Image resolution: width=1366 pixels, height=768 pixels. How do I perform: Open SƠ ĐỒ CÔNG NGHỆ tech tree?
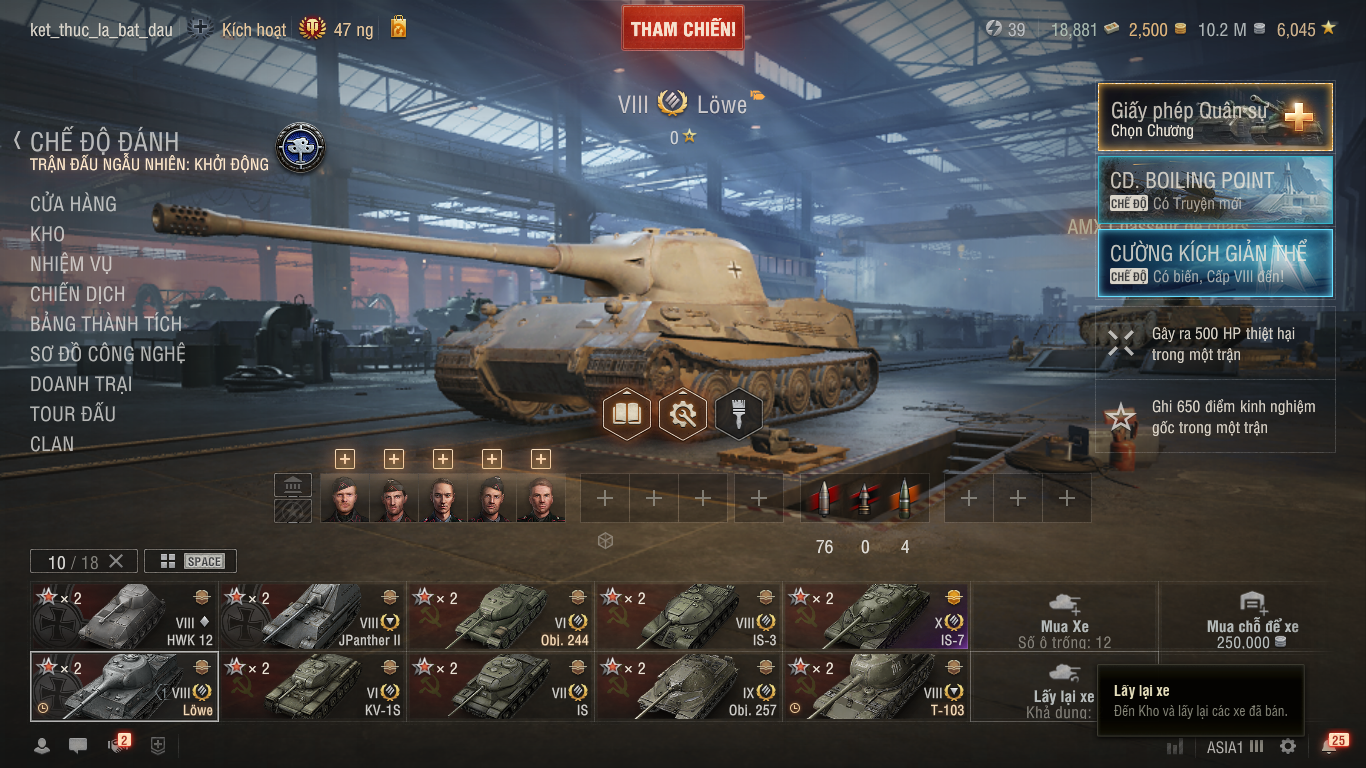point(108,354)
